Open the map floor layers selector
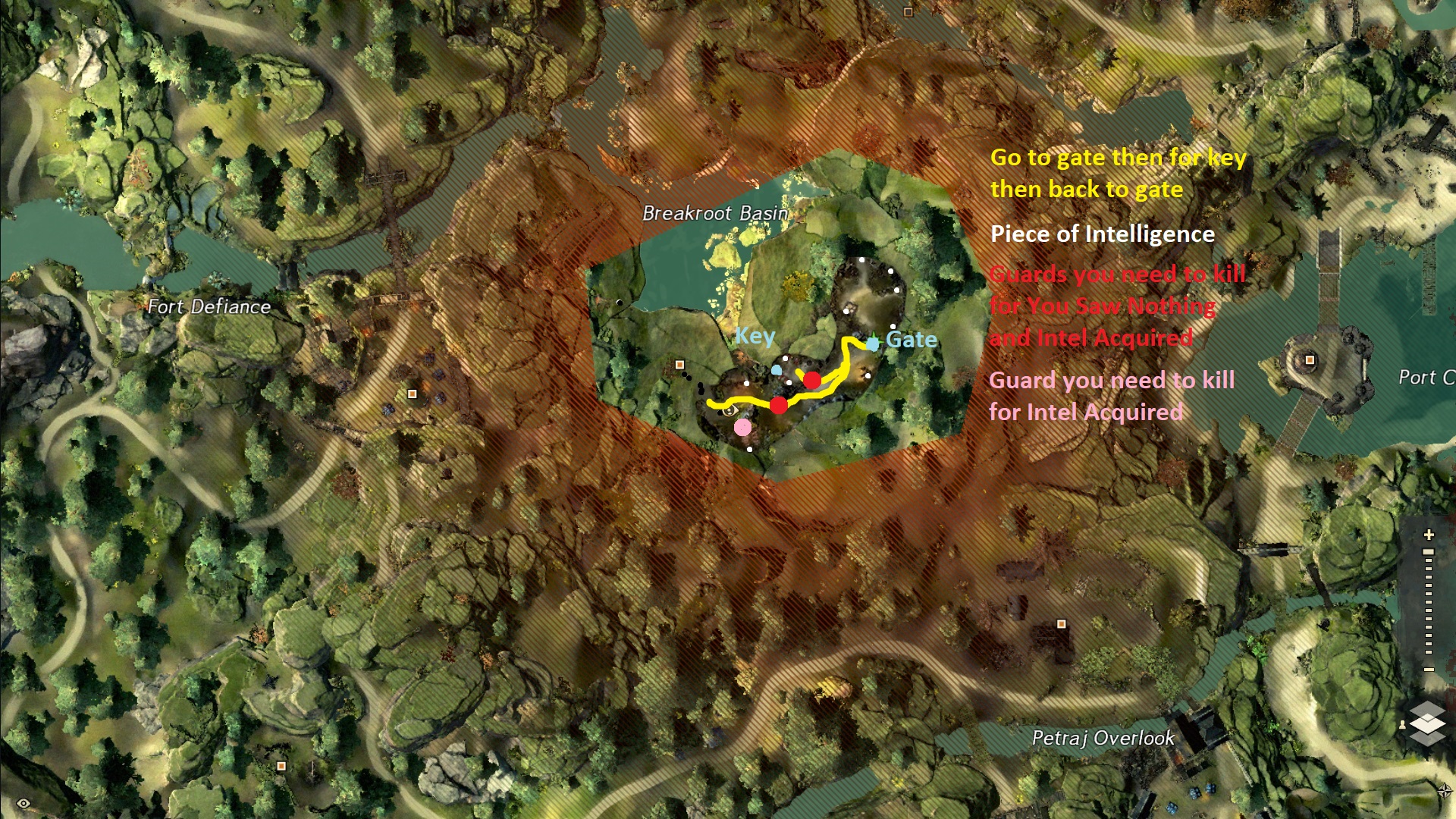1456x819 pixels. [x=1428, y=722]
